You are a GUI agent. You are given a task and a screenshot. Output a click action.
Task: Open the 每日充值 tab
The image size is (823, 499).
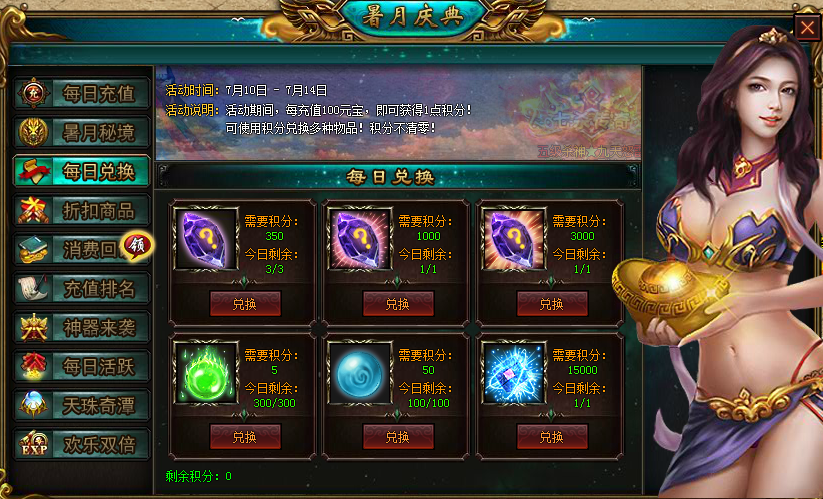point(82,94)
